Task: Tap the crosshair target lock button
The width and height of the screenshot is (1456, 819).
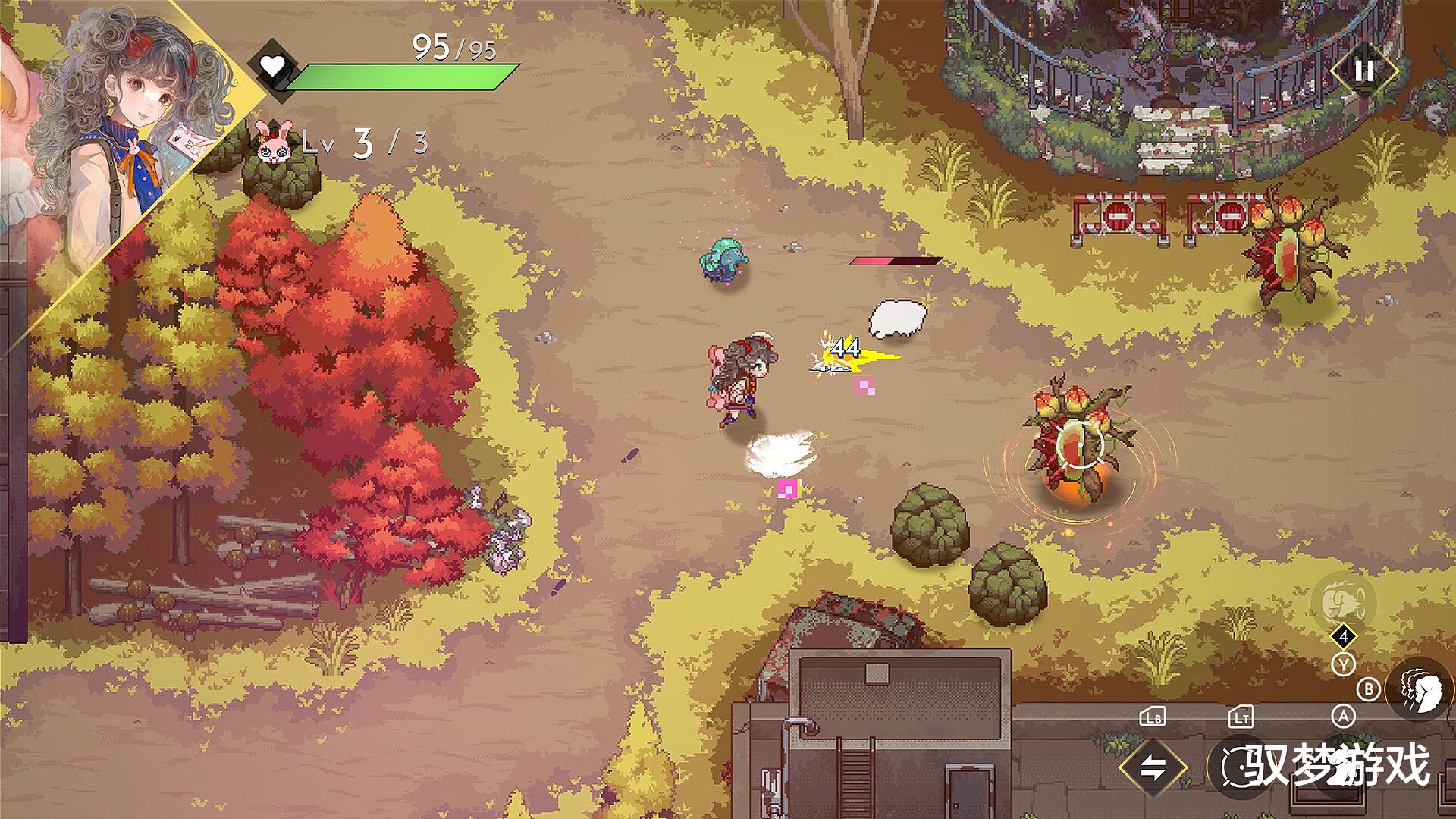Action: coord(1241,767)
